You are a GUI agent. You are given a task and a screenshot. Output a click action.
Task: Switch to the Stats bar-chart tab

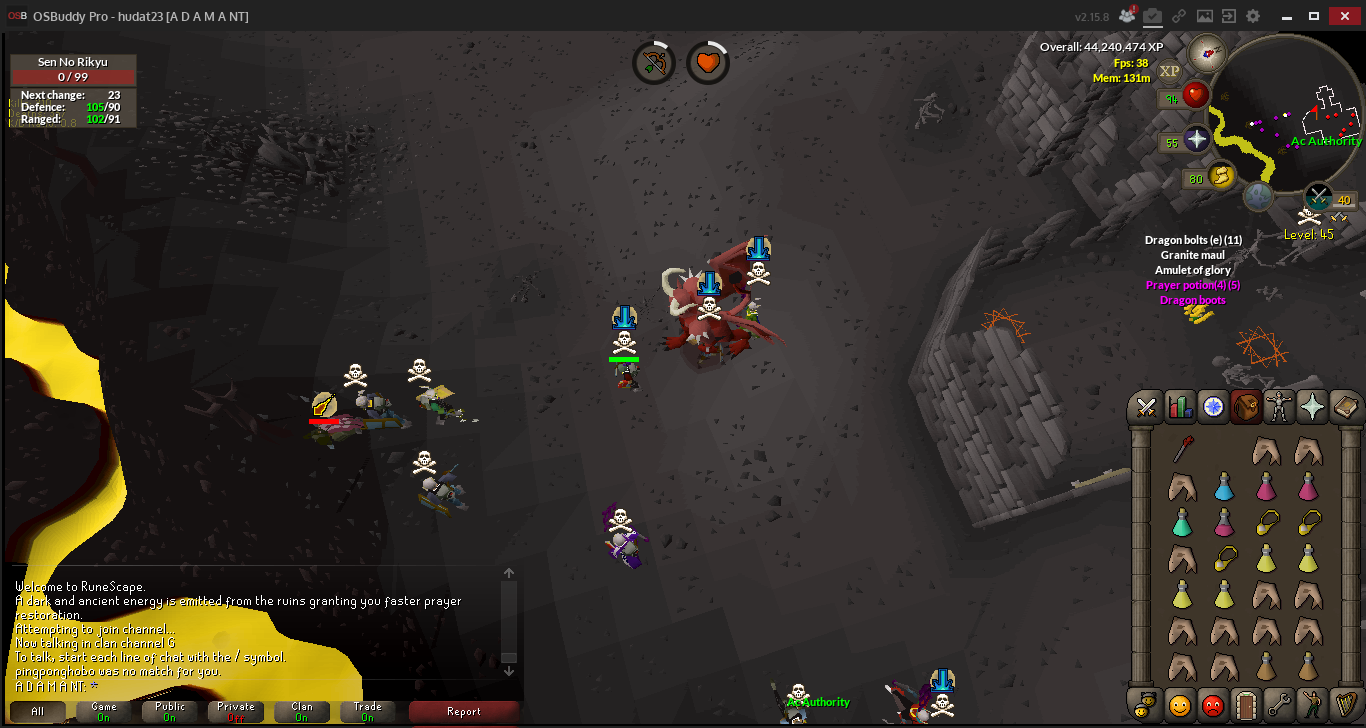pyautogui.click(x=1180, y=407)
